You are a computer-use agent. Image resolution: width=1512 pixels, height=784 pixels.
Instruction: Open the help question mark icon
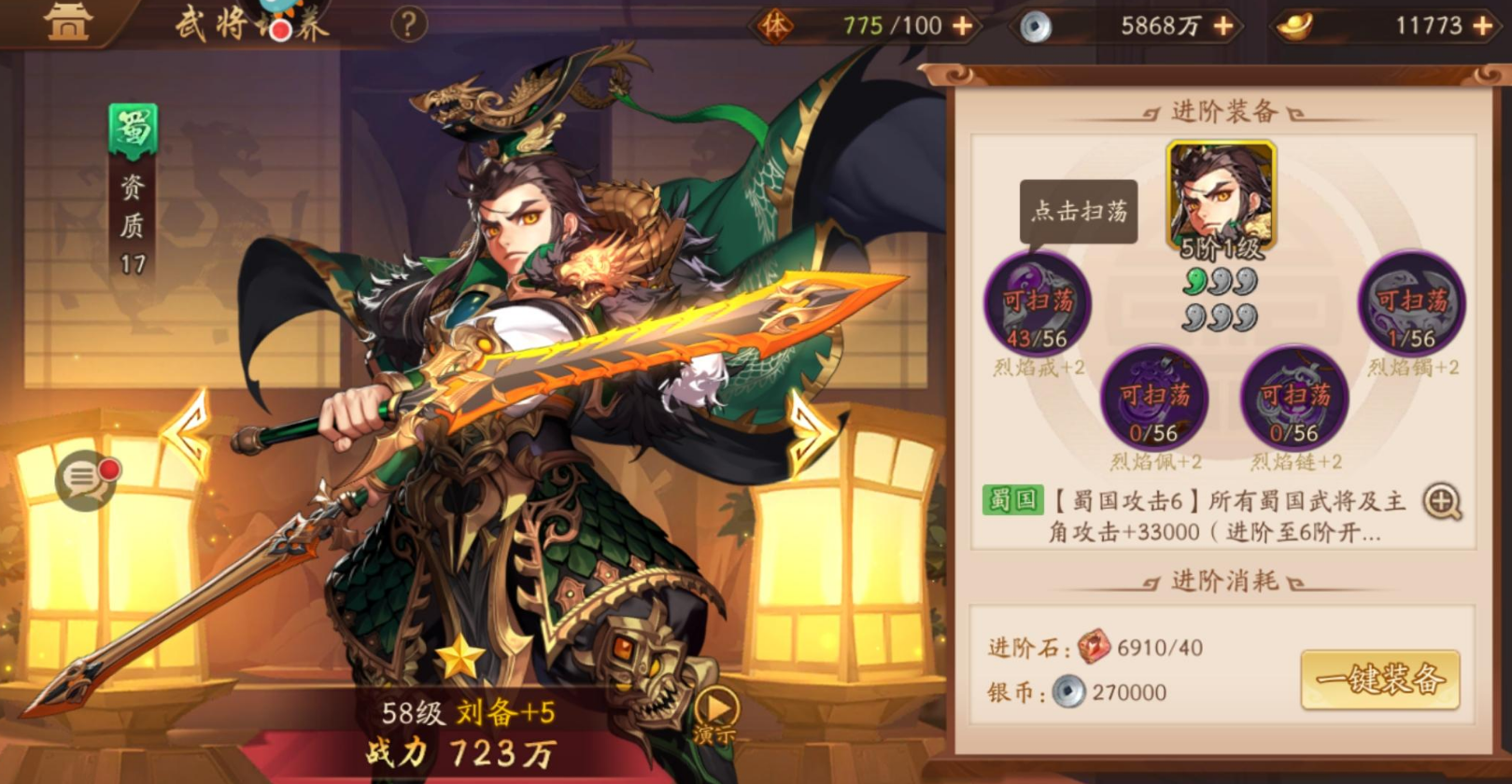[408, 22]
